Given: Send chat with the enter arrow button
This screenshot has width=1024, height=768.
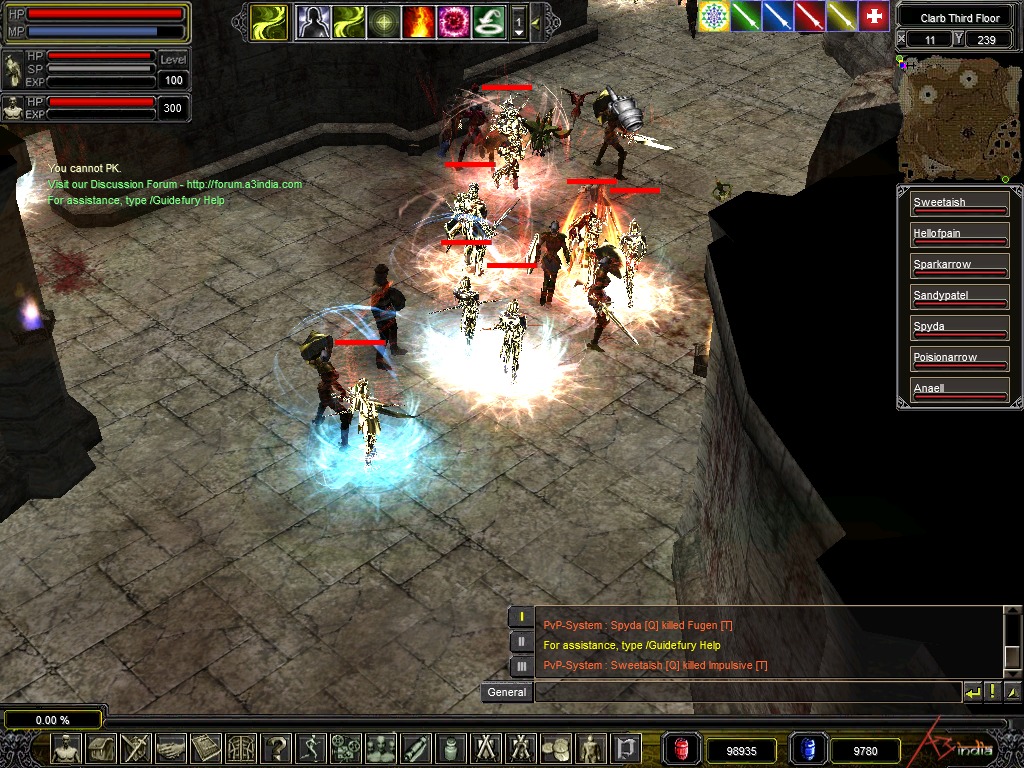Looking at the screenshot, I should click(972, 691).
